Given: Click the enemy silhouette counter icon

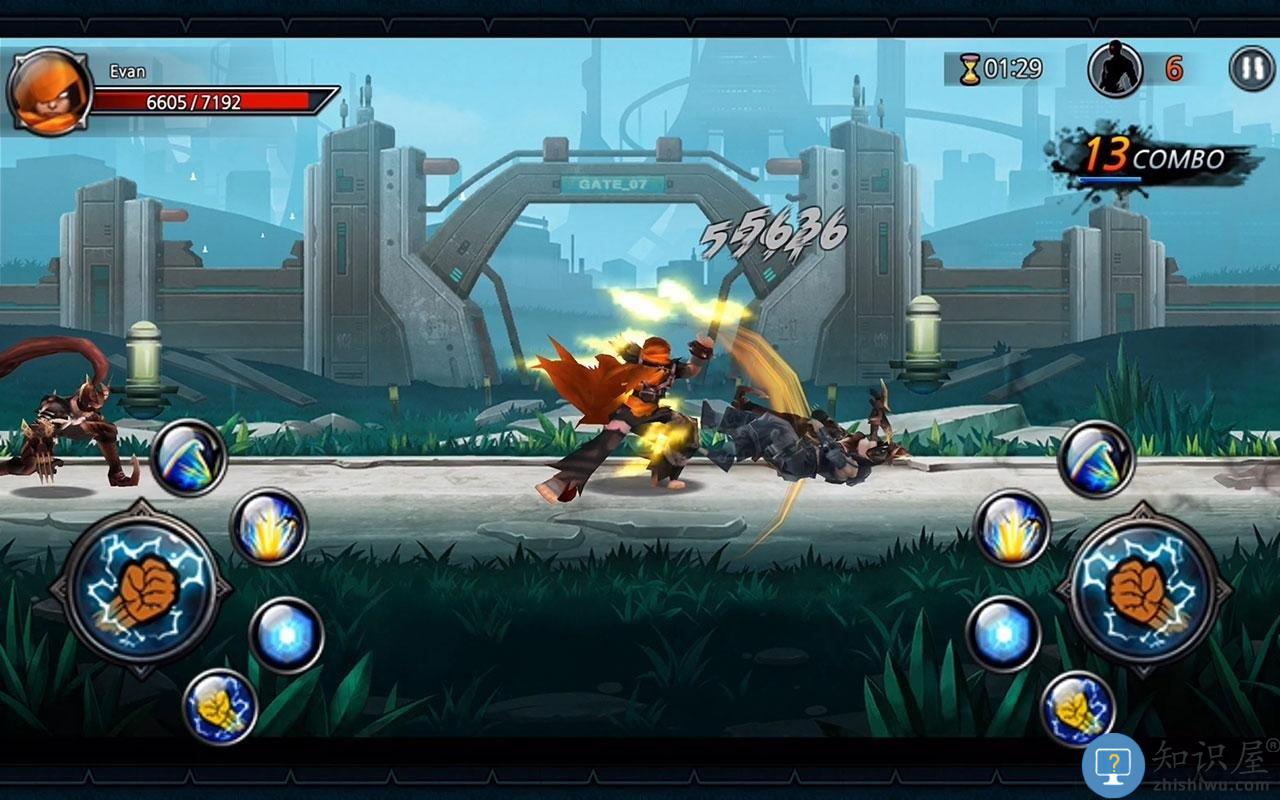Looking at the screenshot, I should click(1113, 70).
